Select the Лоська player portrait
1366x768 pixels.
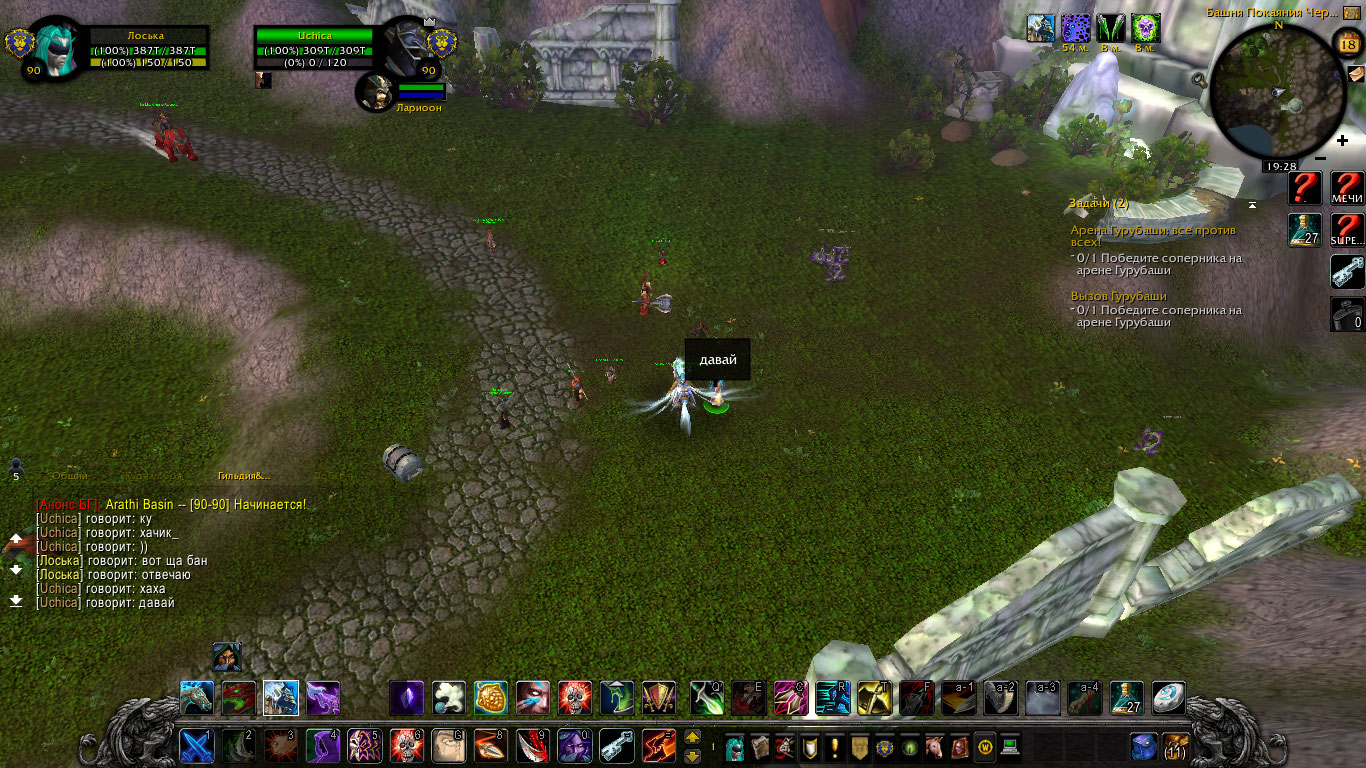pyautogui.click(x=58, y=47)
